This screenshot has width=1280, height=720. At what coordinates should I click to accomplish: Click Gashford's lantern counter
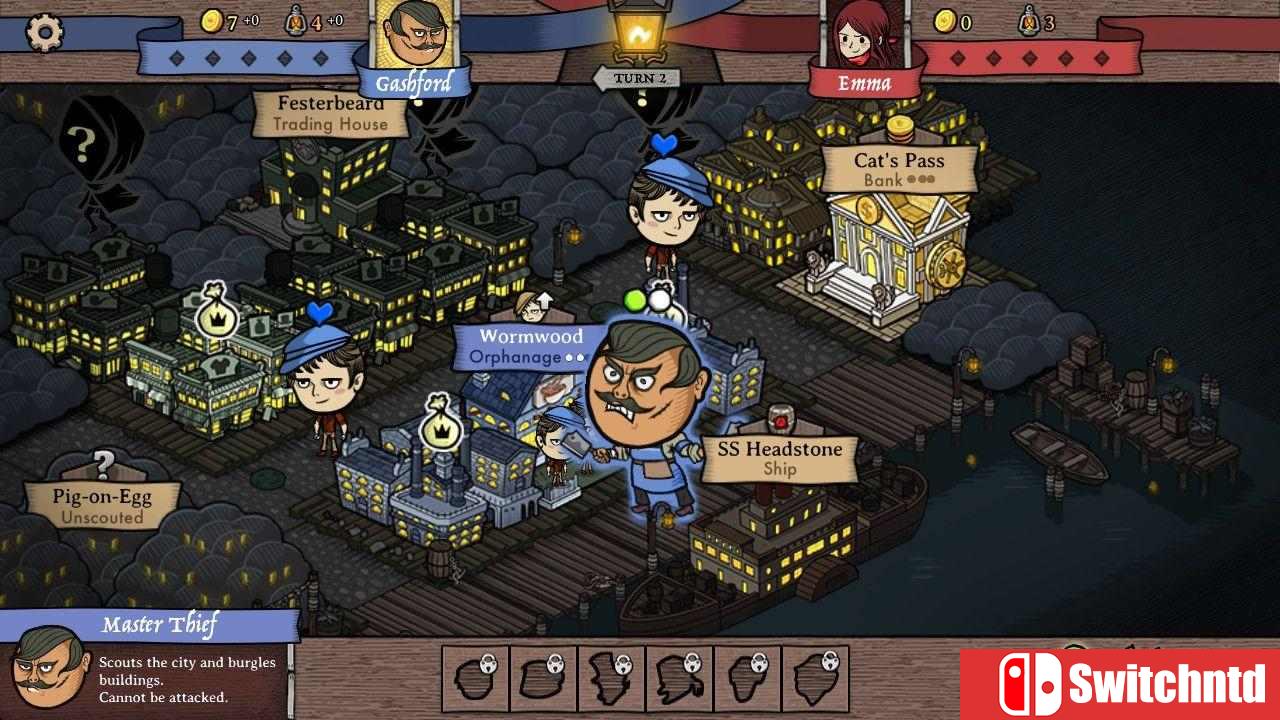click(x=297, y=20)
